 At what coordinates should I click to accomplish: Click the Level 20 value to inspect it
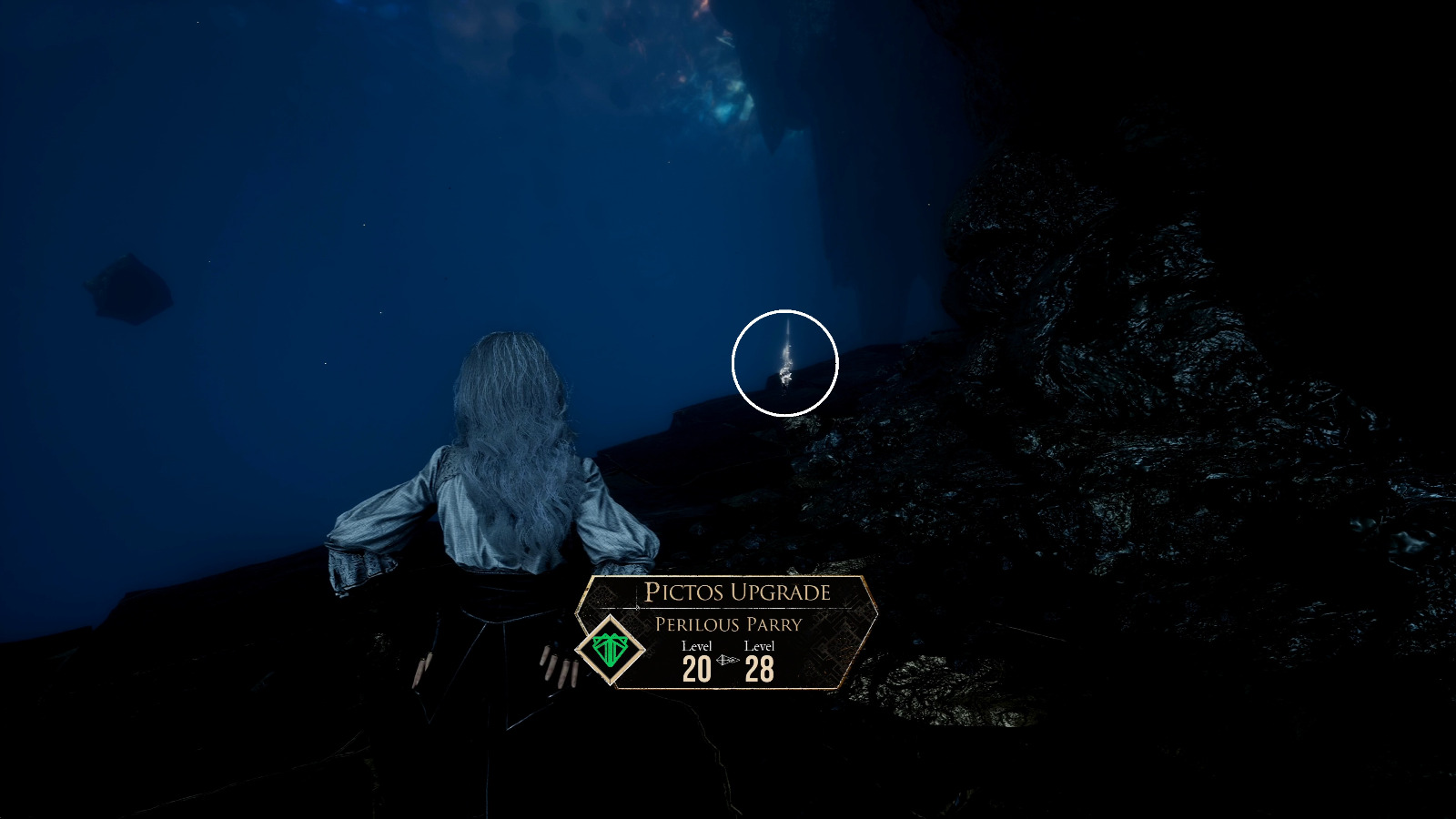tap(695, 667)
